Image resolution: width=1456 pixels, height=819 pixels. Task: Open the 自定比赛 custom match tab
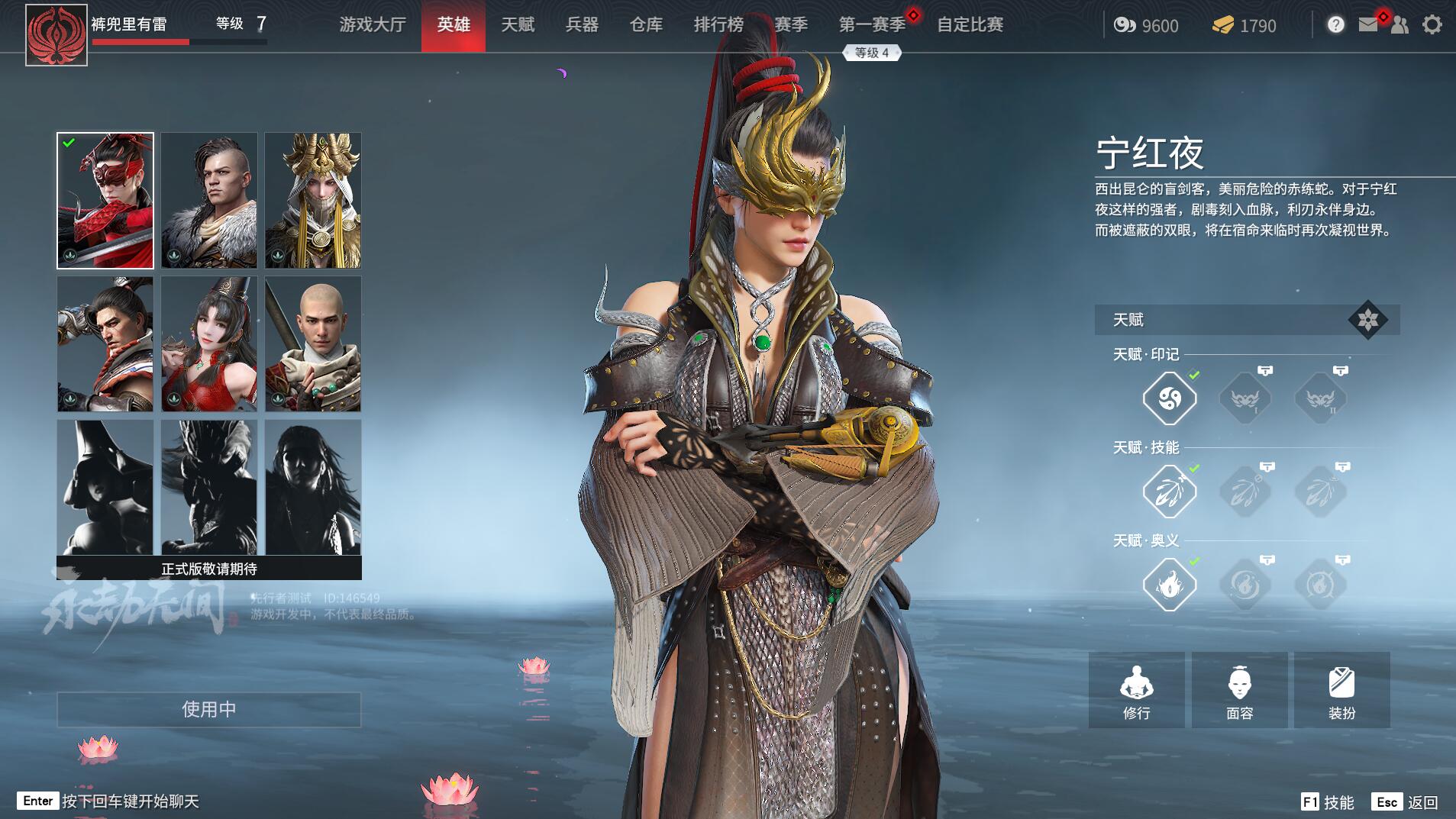(x=970, y=25)
